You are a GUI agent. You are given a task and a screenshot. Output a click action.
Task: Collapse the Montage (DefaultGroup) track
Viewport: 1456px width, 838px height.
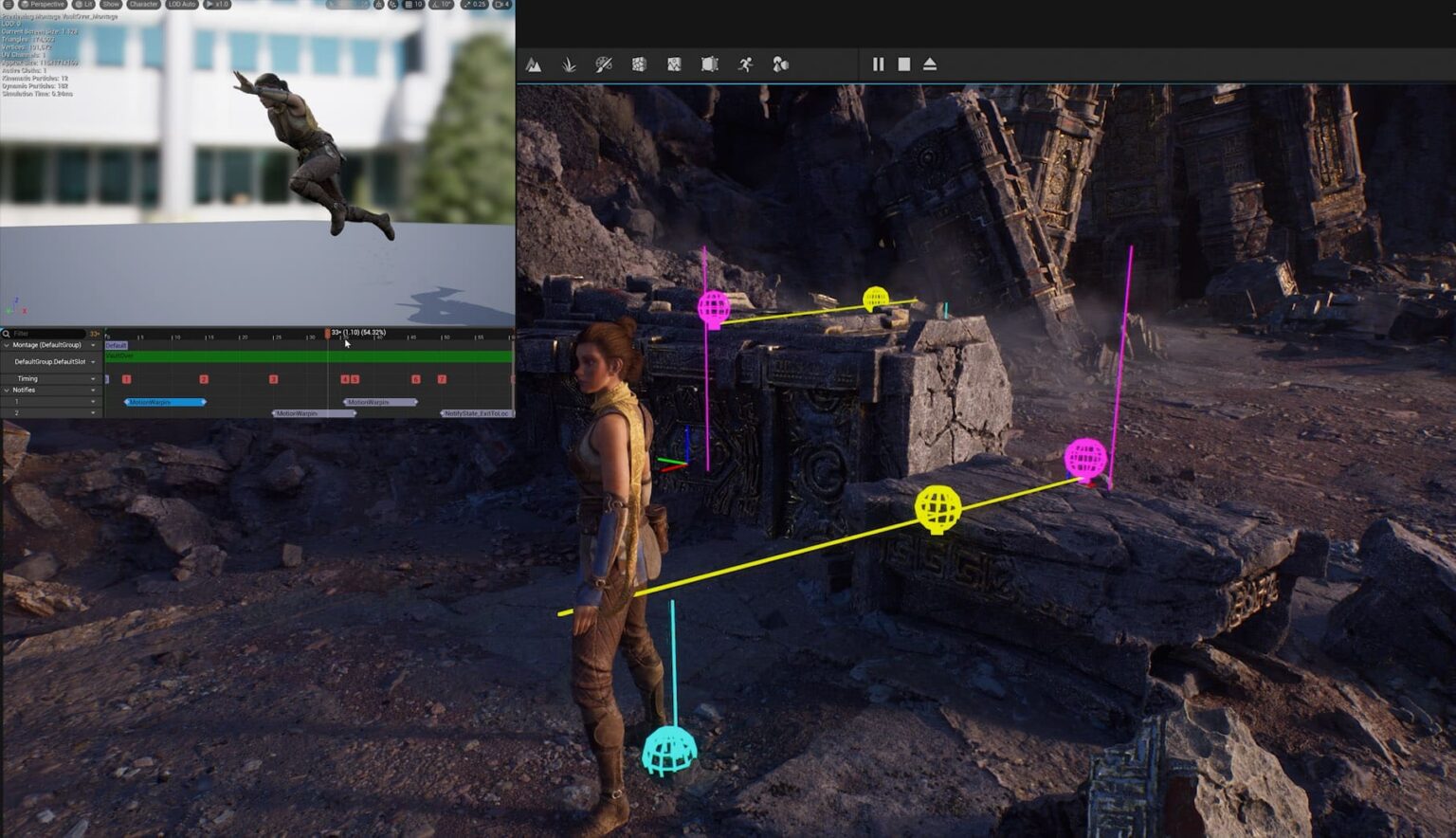point(7,345)
